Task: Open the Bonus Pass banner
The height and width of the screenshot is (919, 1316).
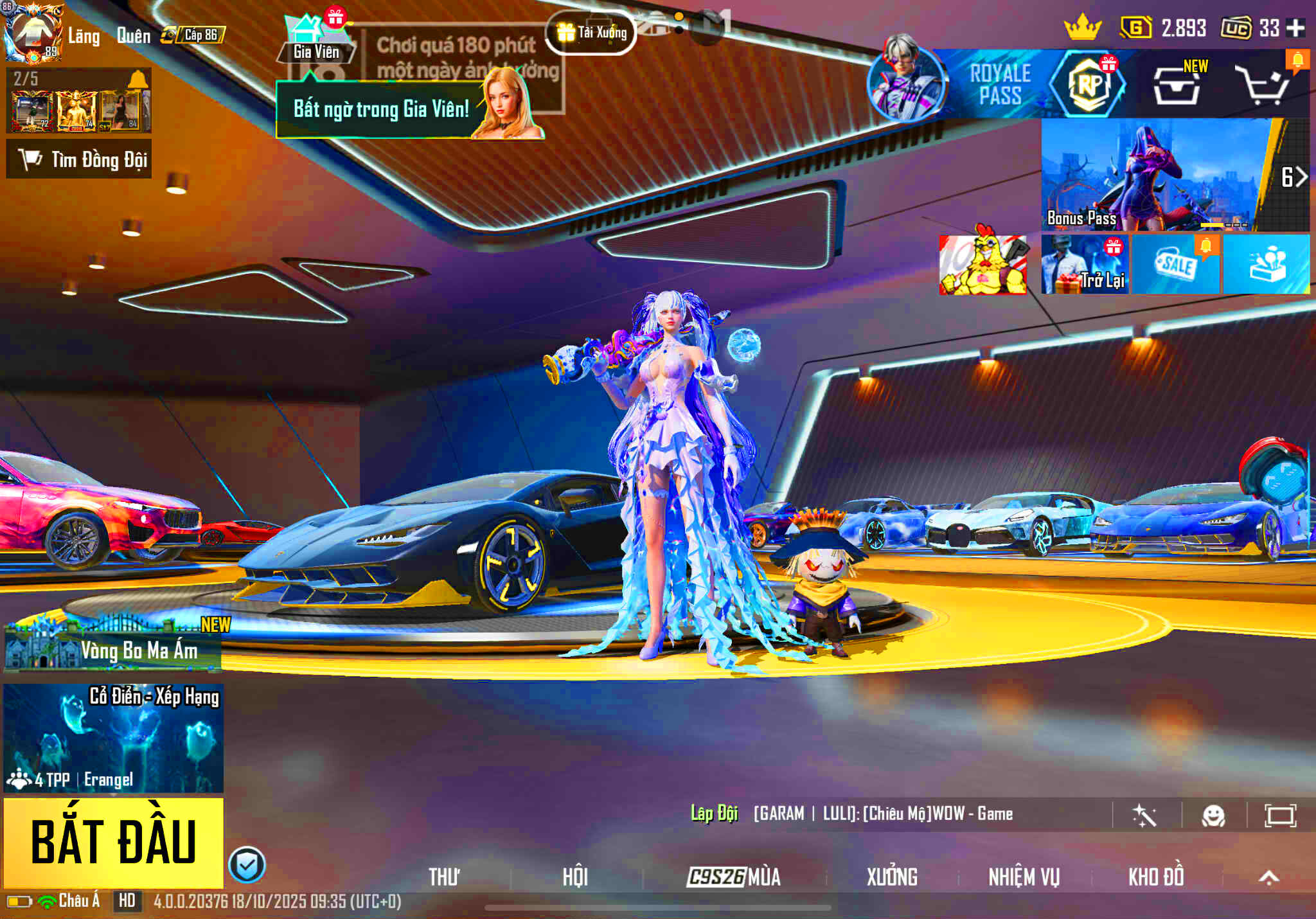Action: (x=1157, y=175)
